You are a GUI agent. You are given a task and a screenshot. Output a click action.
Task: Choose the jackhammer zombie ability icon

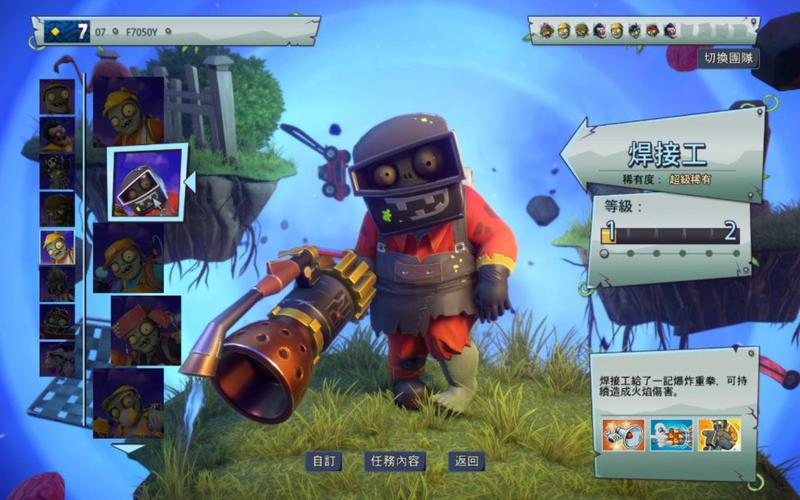coord(719,435)
